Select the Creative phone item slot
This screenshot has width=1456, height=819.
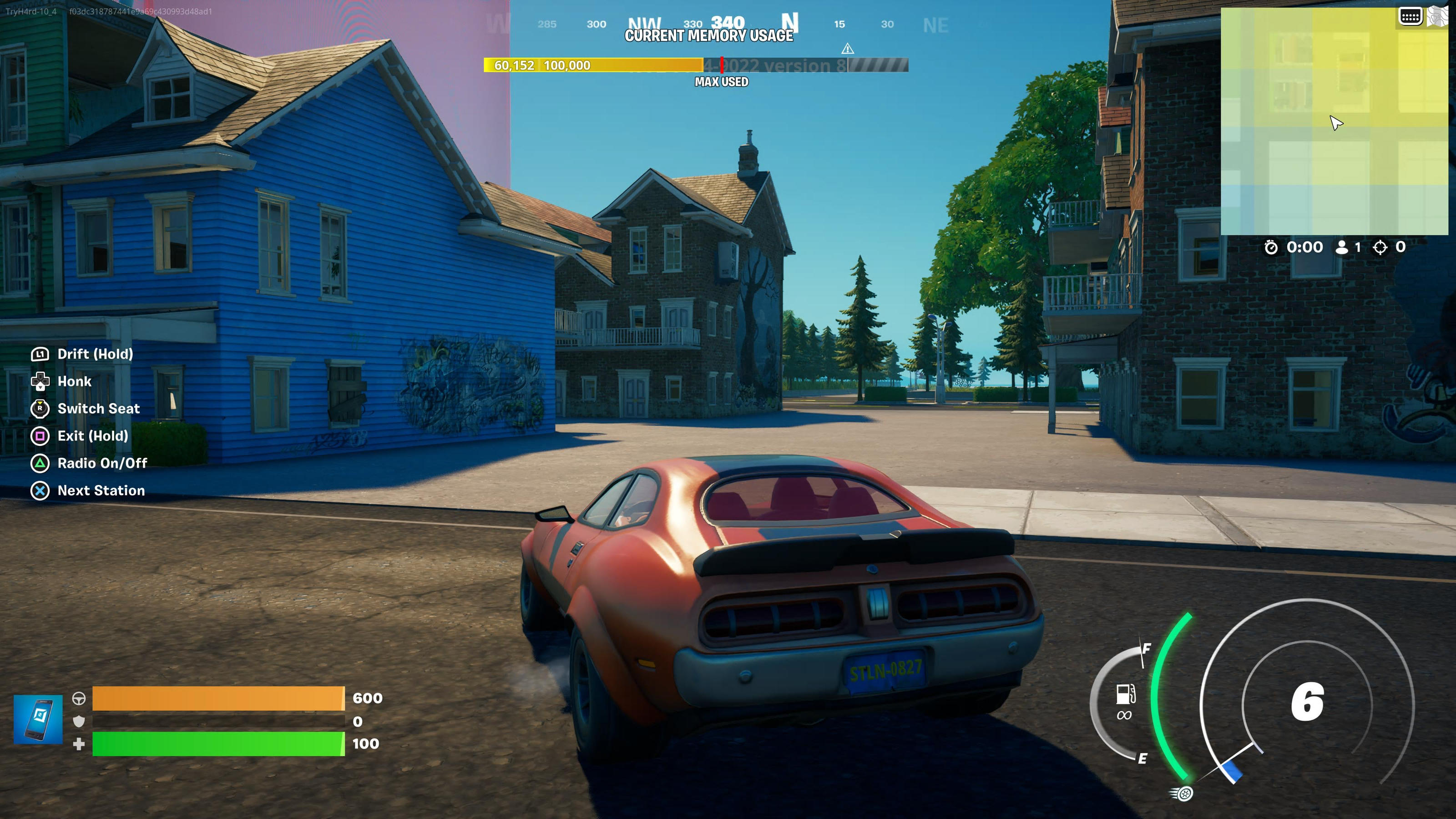(38, 719)
